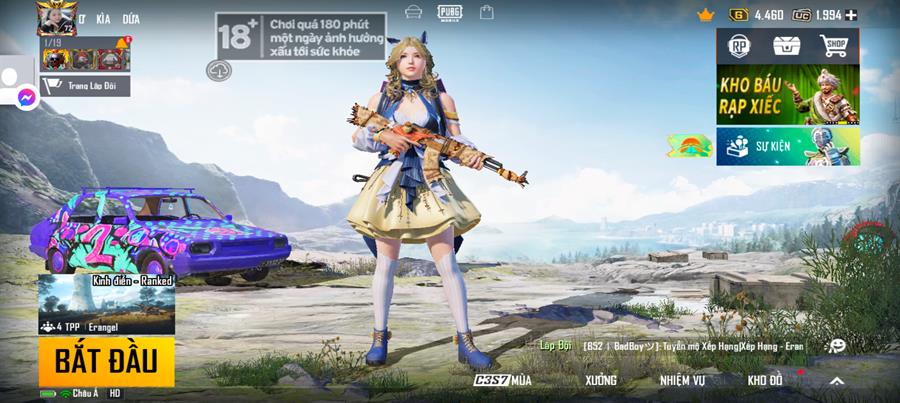Image resolution: width=900 pixels, height=403 pixels.
Task: Open the crown icon beside the currency
Action: (x=706, y=15)
